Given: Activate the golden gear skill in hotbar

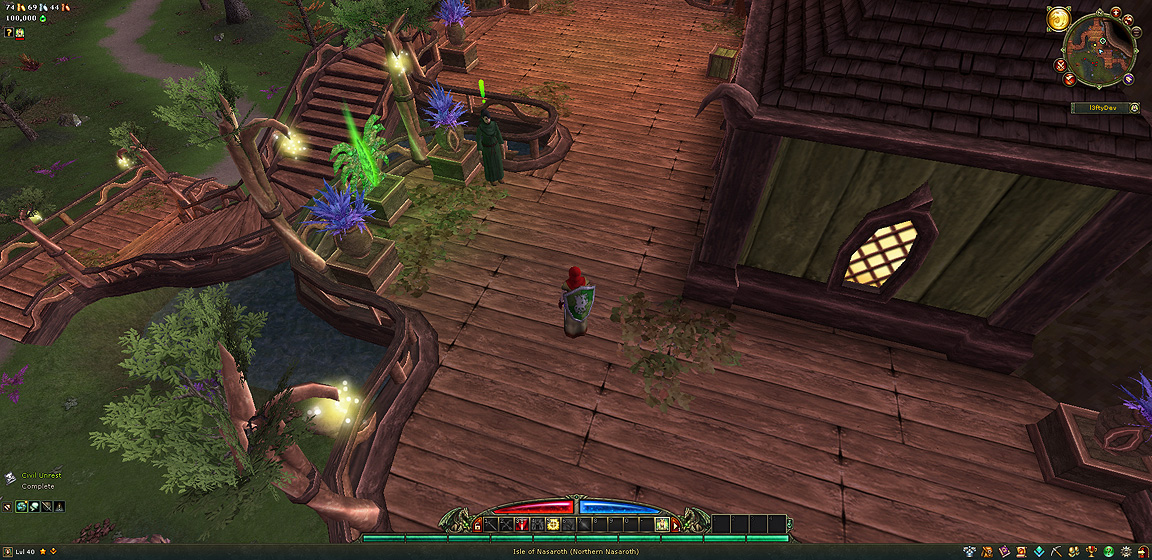Looking at the screenshot, I should tap(552, 523).
